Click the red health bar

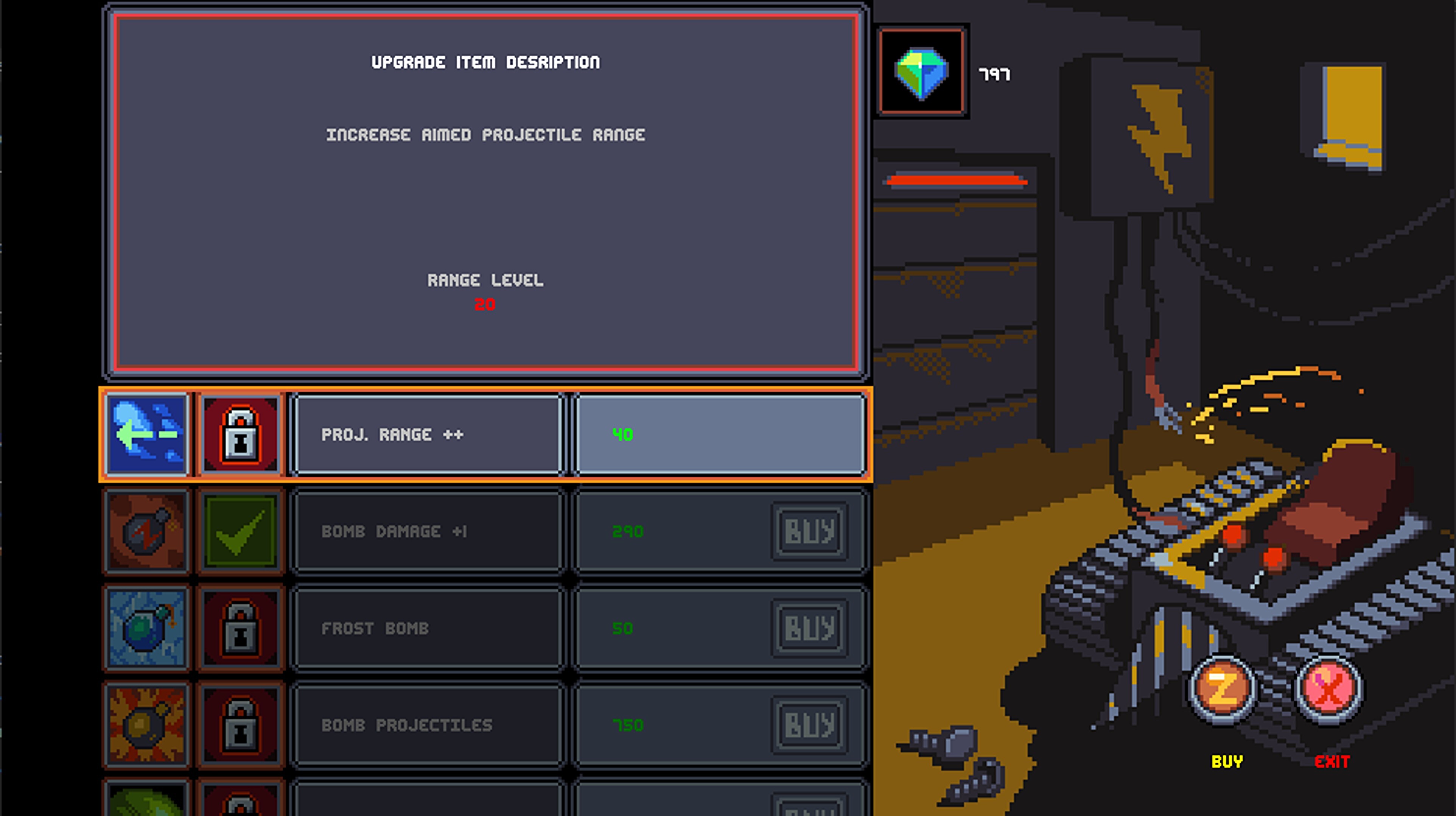tap(957, 182)
